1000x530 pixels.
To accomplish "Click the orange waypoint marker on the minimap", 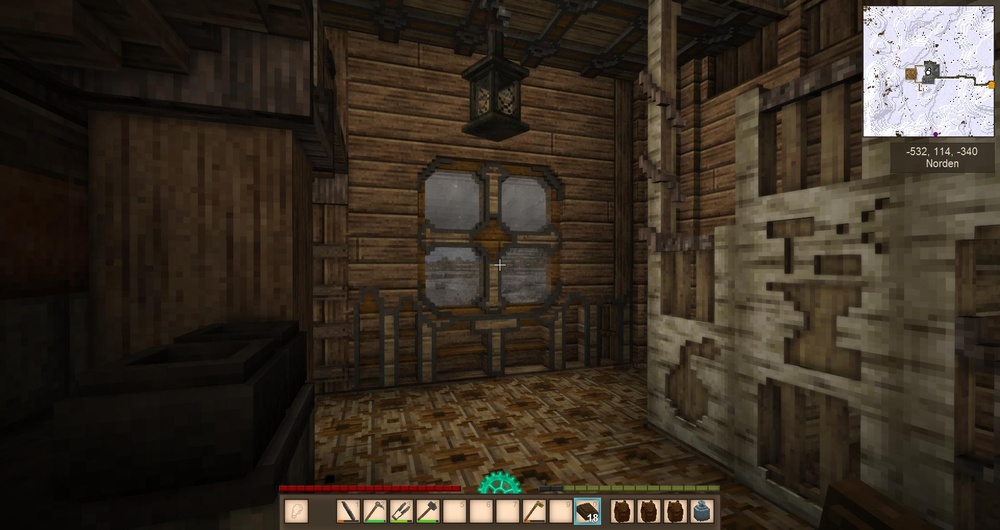I will point(993,86).
